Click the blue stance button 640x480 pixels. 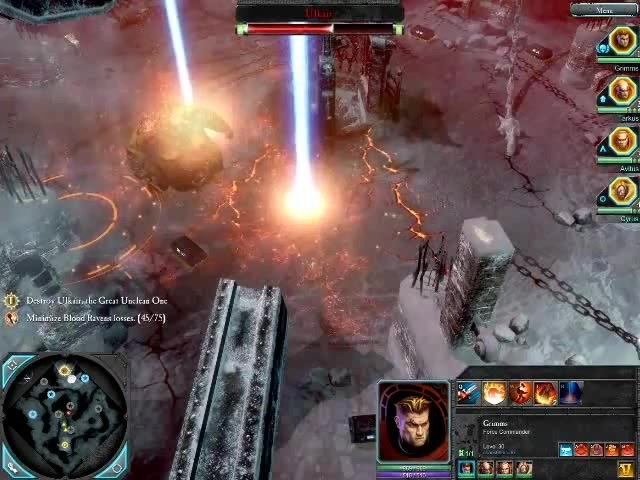click(566, 450)
